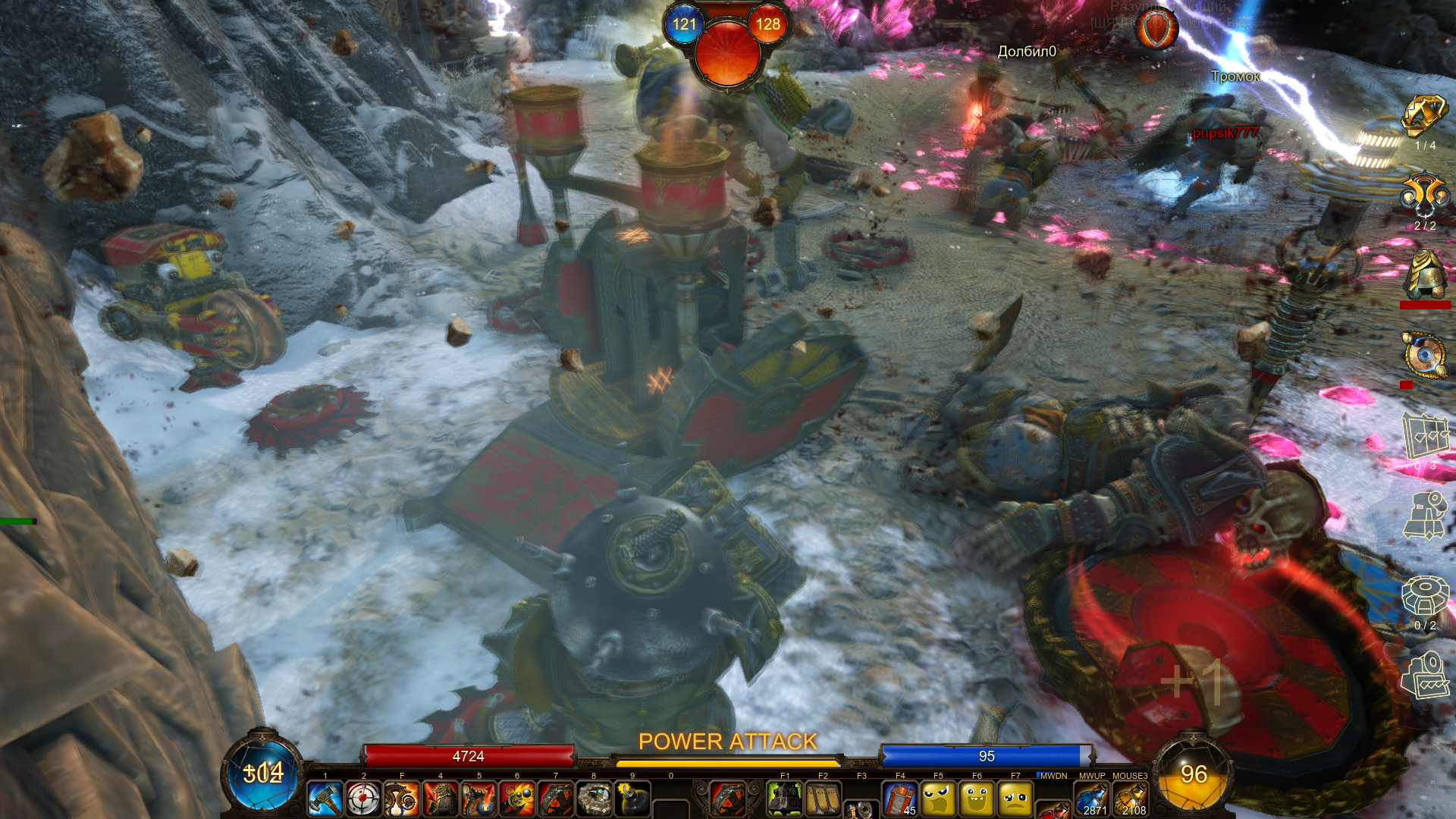
Task: Send the angry yellow face emote
Action: [x=938, y=799]
